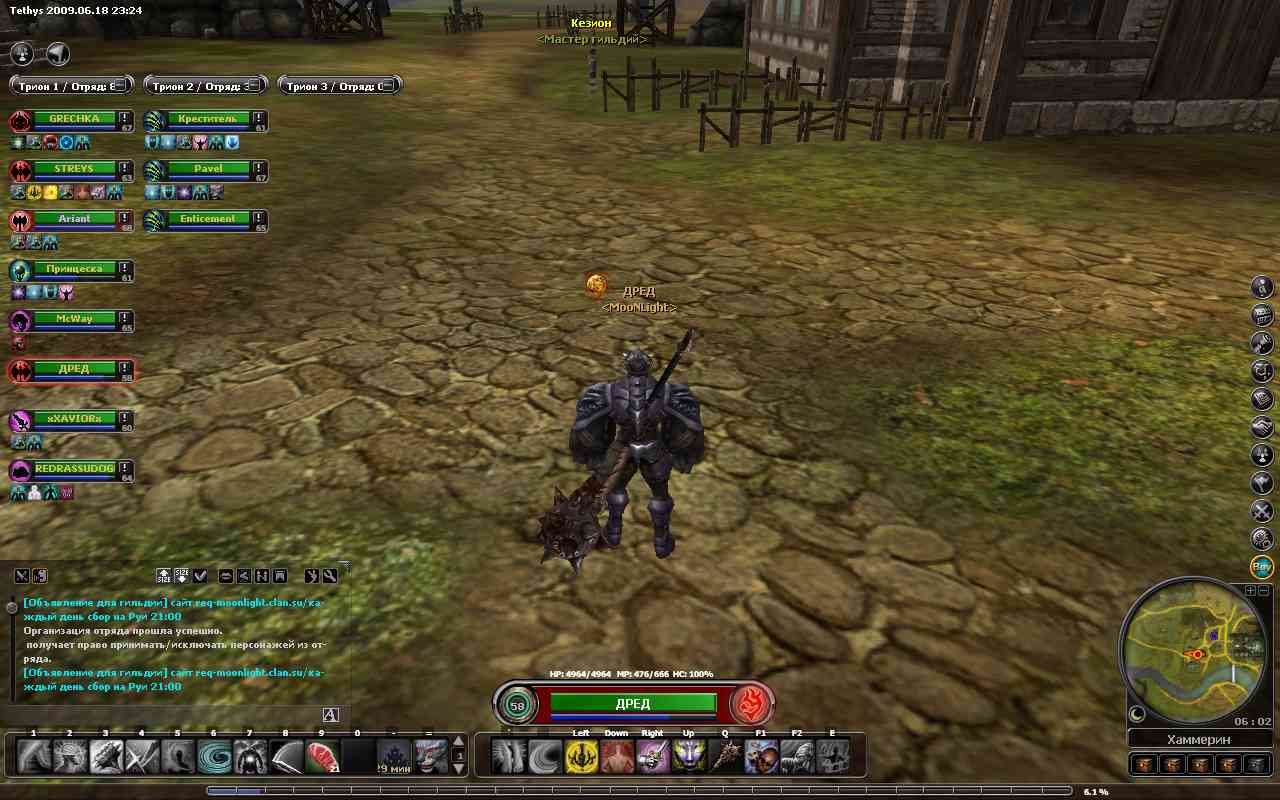Choose Enticement from the second squad
Viewport: 1280px width, 800px height.
(x=208, y=219)
